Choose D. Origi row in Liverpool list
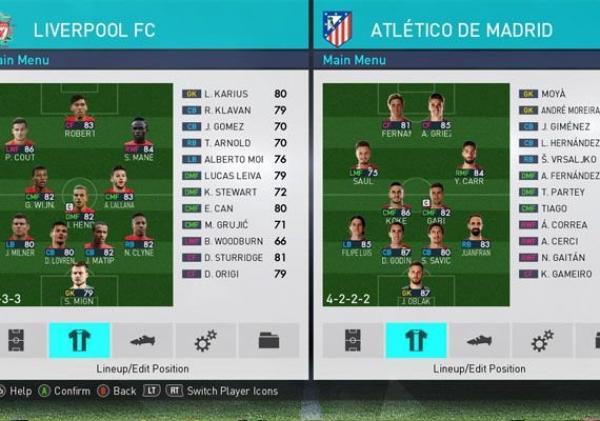Viewport: 600px width, 421px height. click(x=235, y=273)
